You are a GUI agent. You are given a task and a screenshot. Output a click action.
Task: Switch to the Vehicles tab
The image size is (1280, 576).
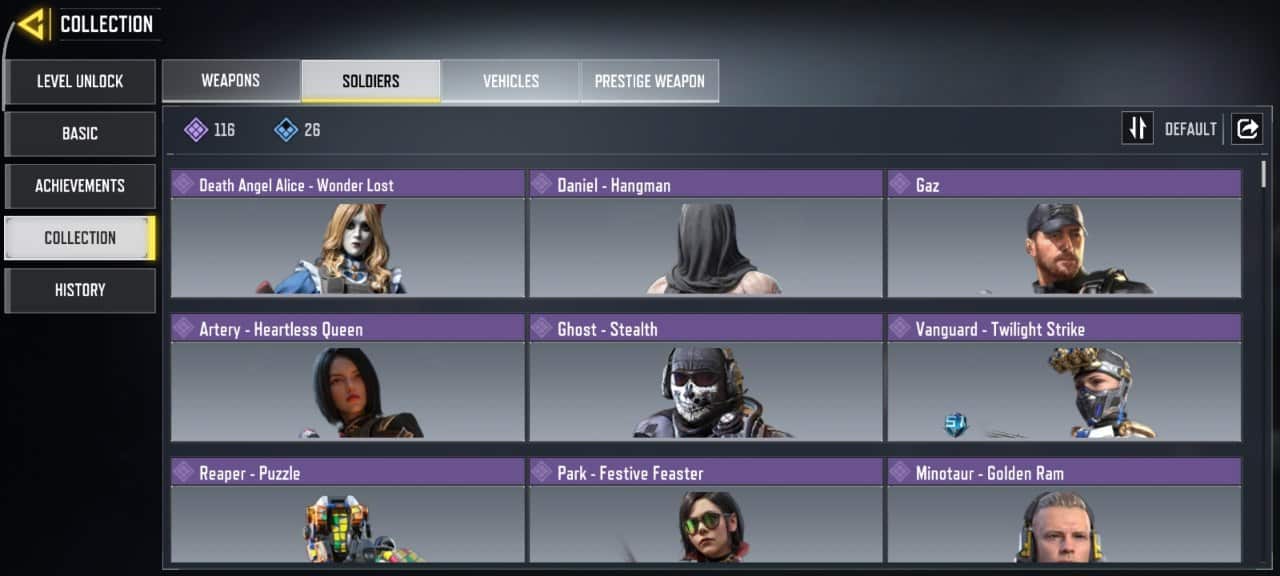[x=511, y=81]
